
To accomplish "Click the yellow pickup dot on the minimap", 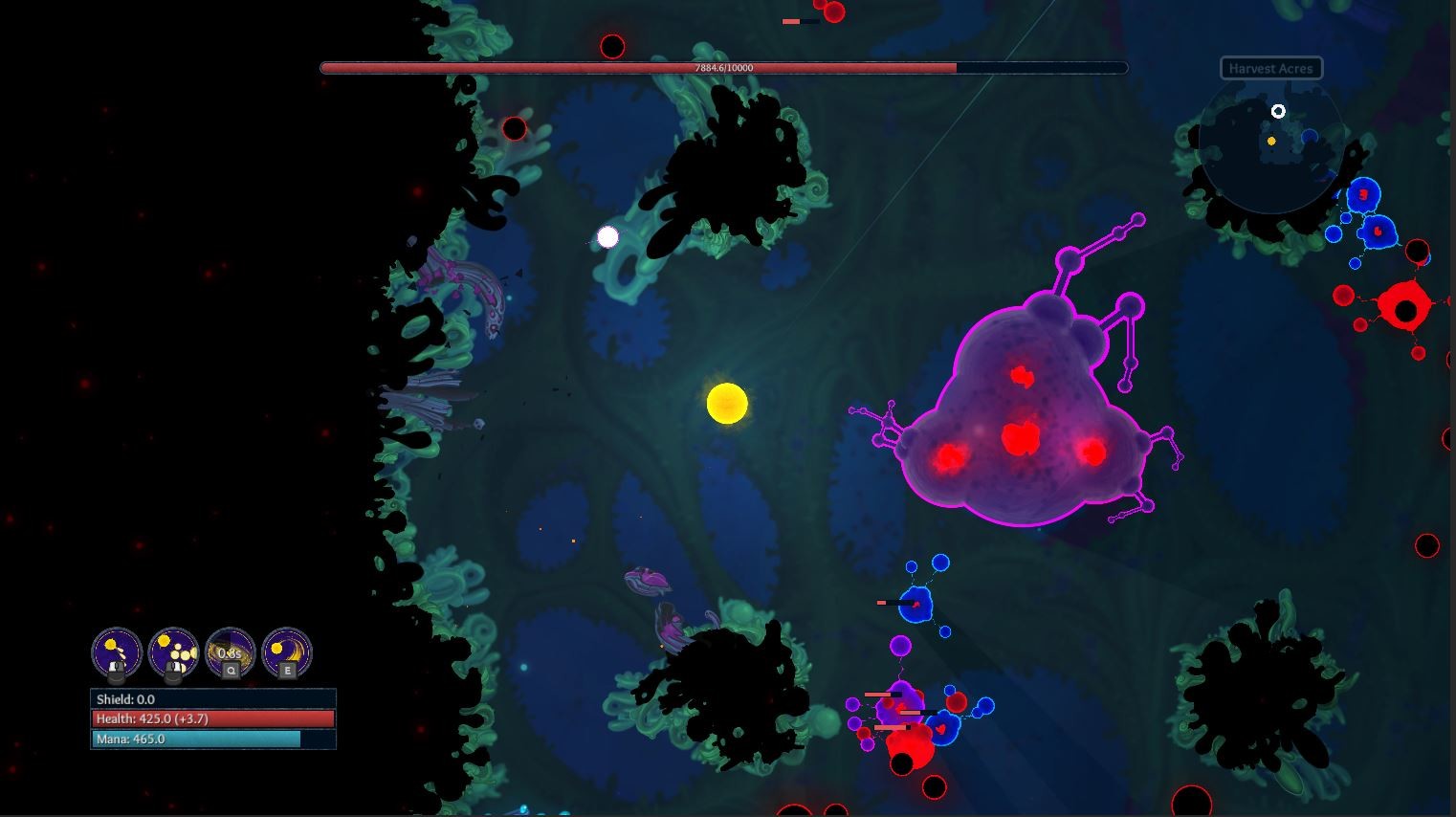I will pyautogui.click(x=1271, y=141).
